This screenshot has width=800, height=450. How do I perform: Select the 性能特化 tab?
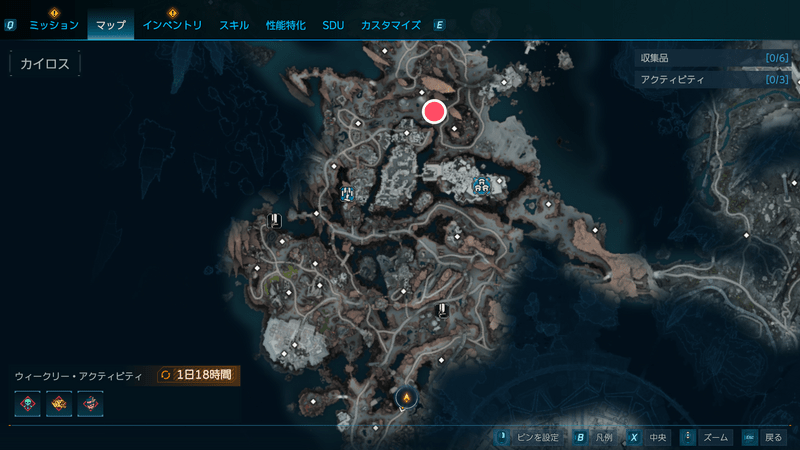(287, 25)
